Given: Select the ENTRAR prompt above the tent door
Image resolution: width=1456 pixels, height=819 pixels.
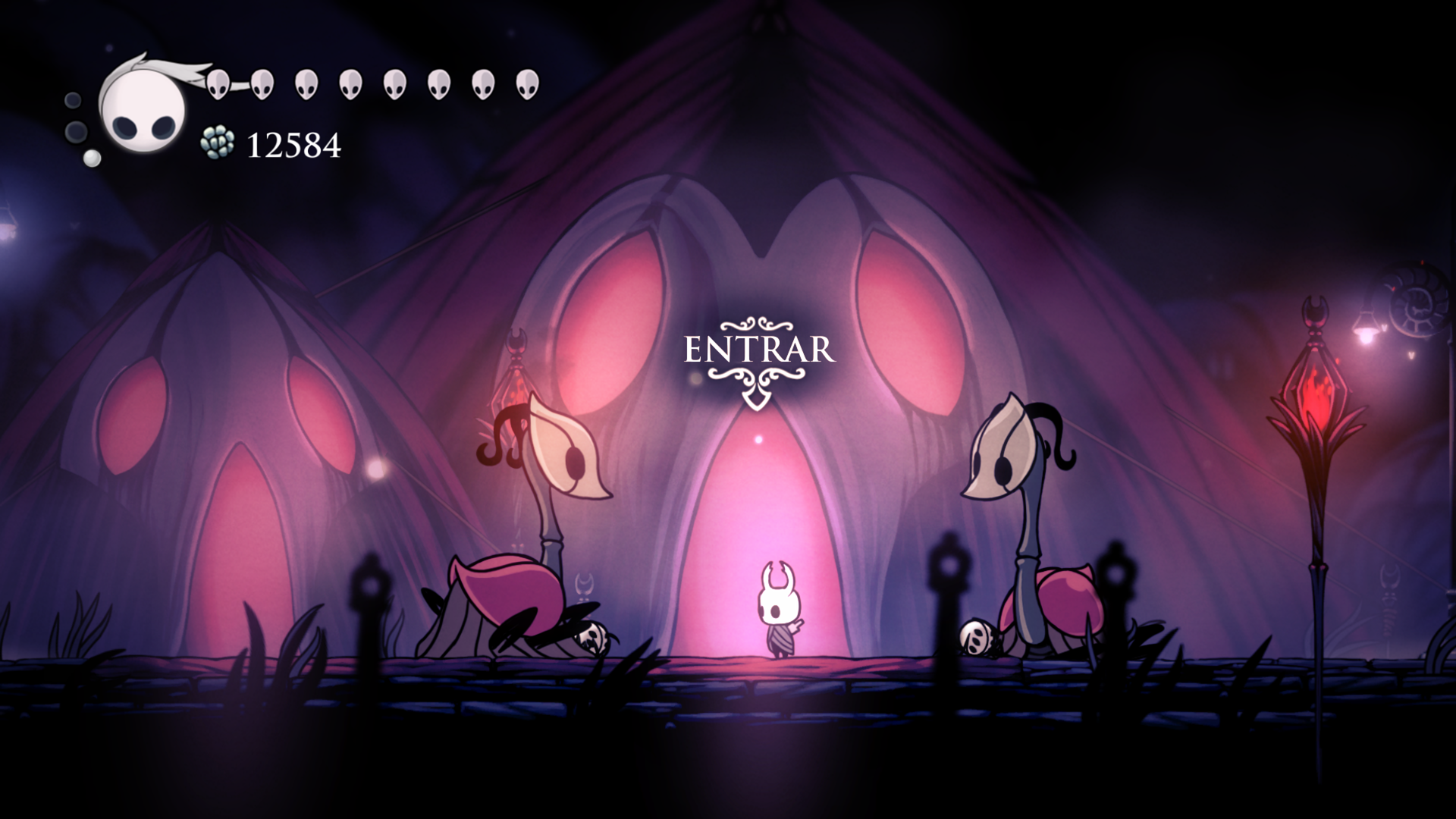Looking at the screenshot, I should 759,351.
